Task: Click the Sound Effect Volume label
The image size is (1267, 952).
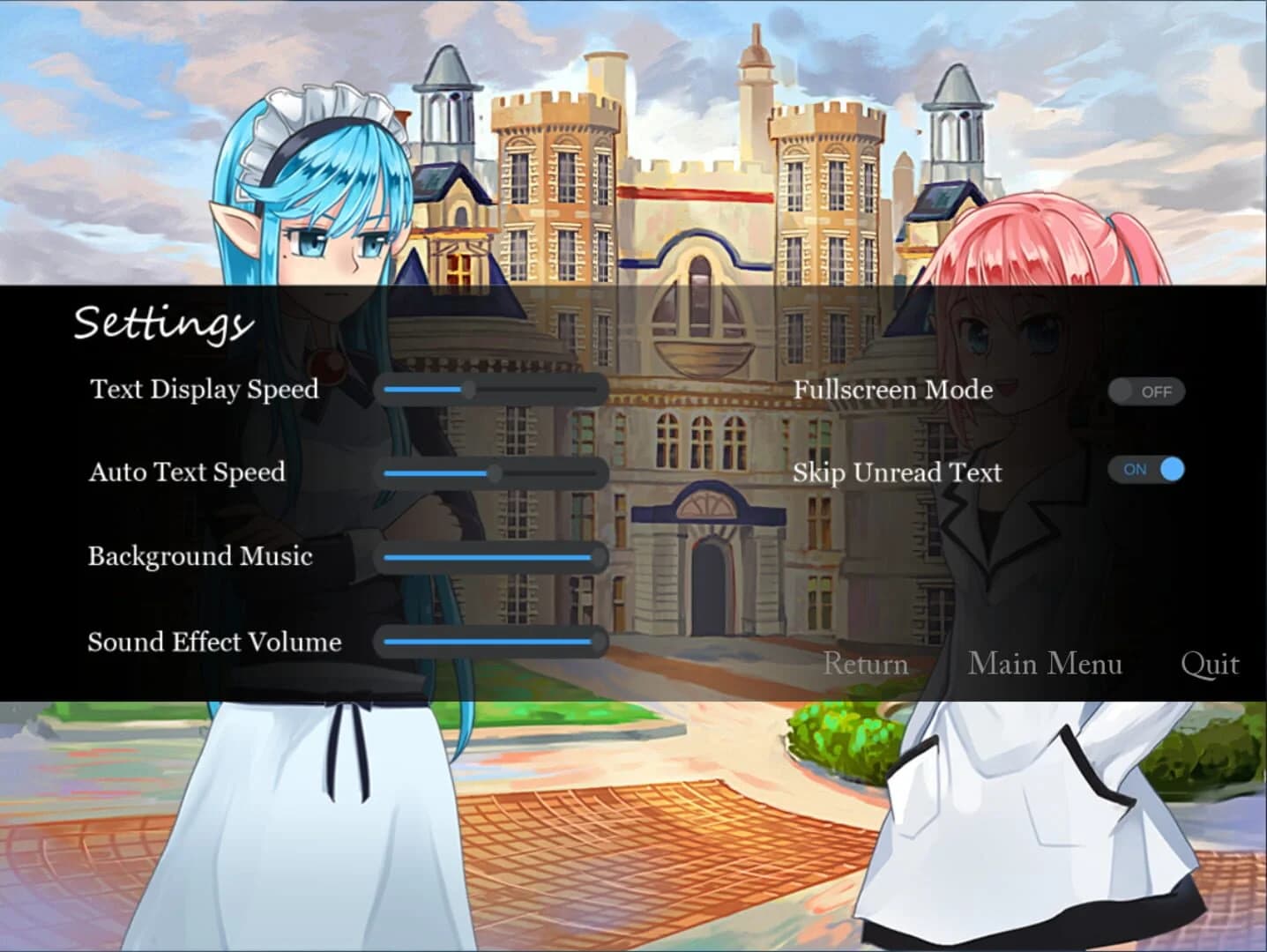Action: click(212, 643)
